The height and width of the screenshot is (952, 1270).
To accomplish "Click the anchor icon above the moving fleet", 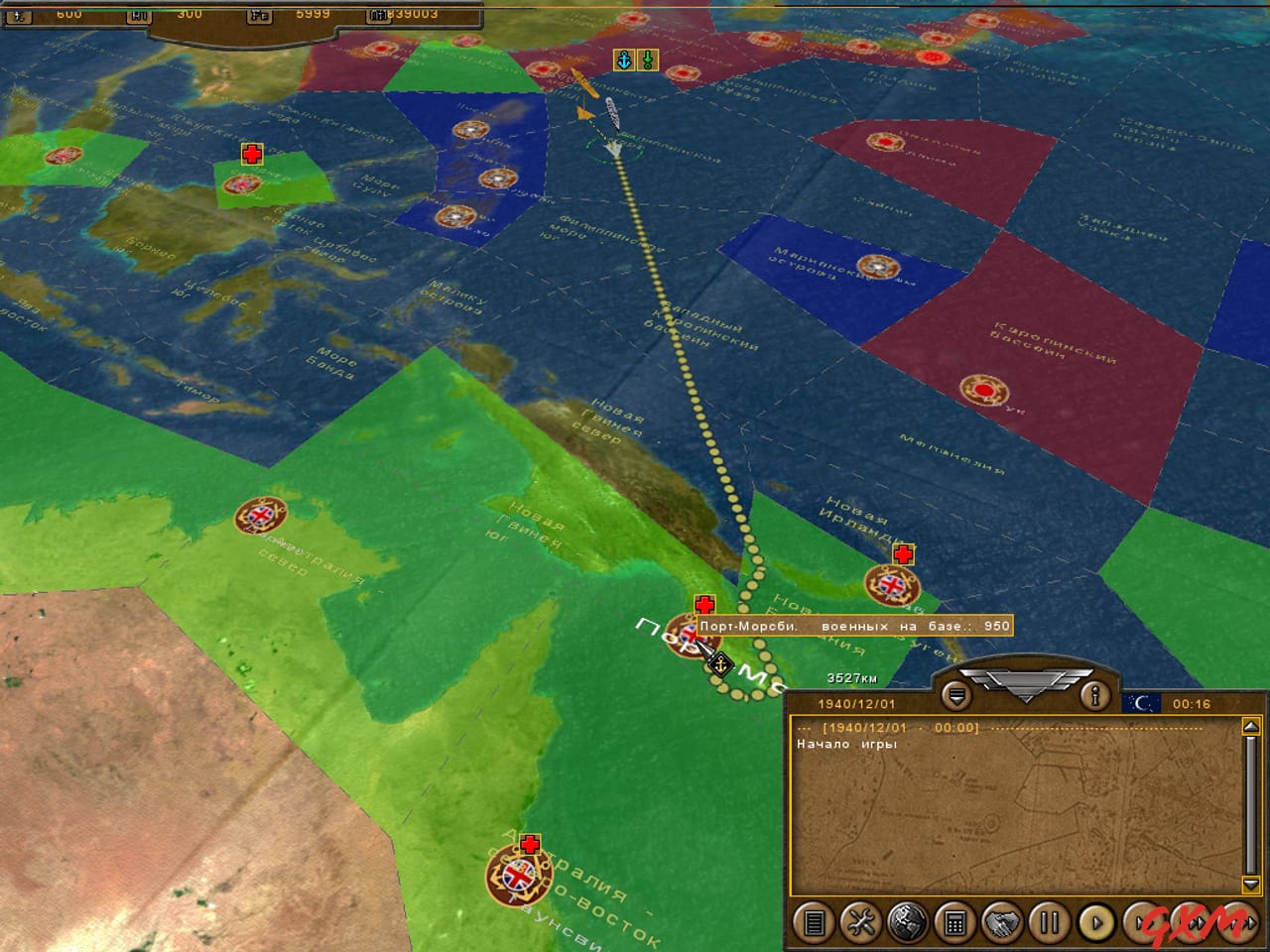I will (x=624, y=59).
